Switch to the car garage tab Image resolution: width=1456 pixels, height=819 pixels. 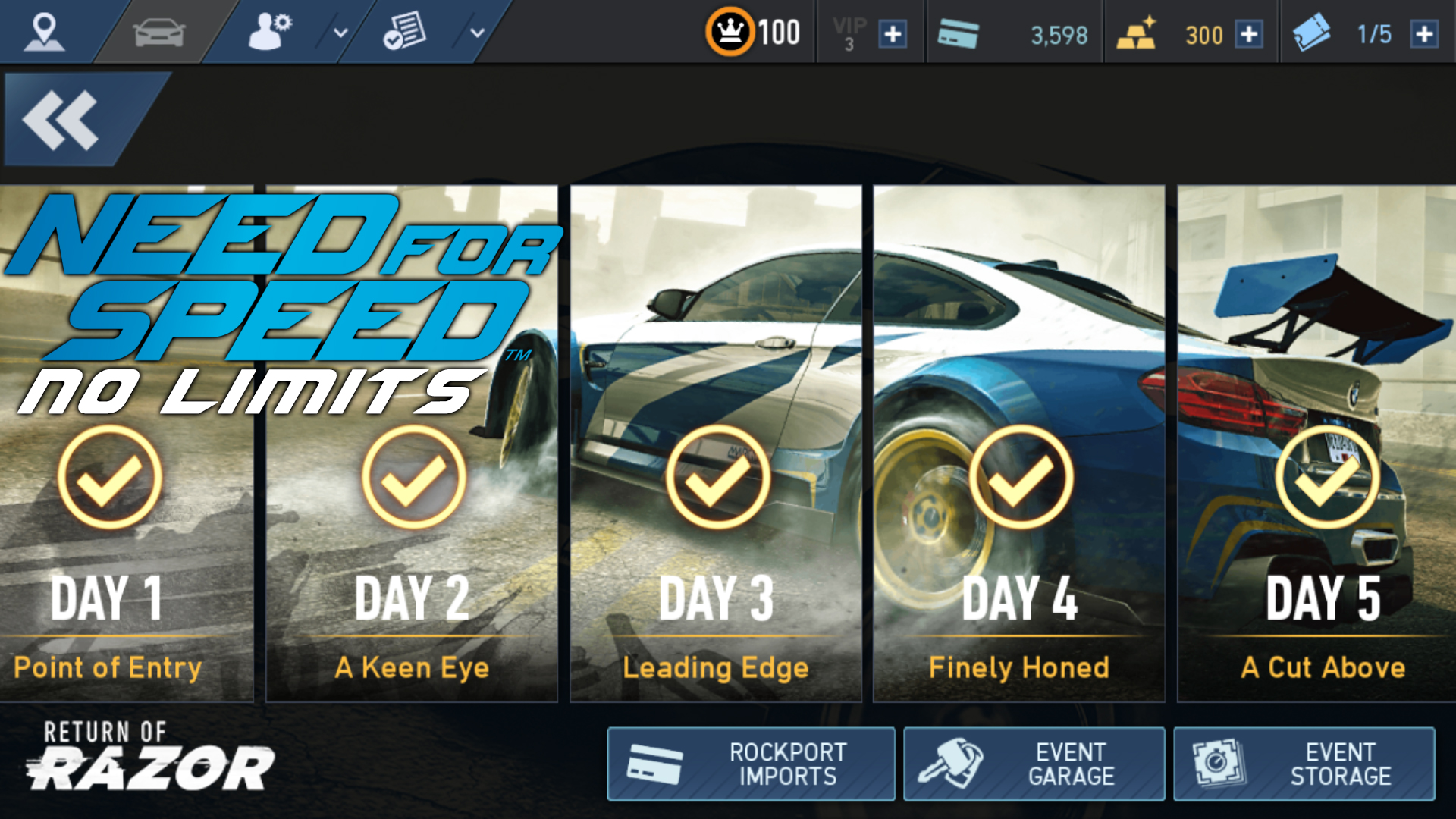158,32
